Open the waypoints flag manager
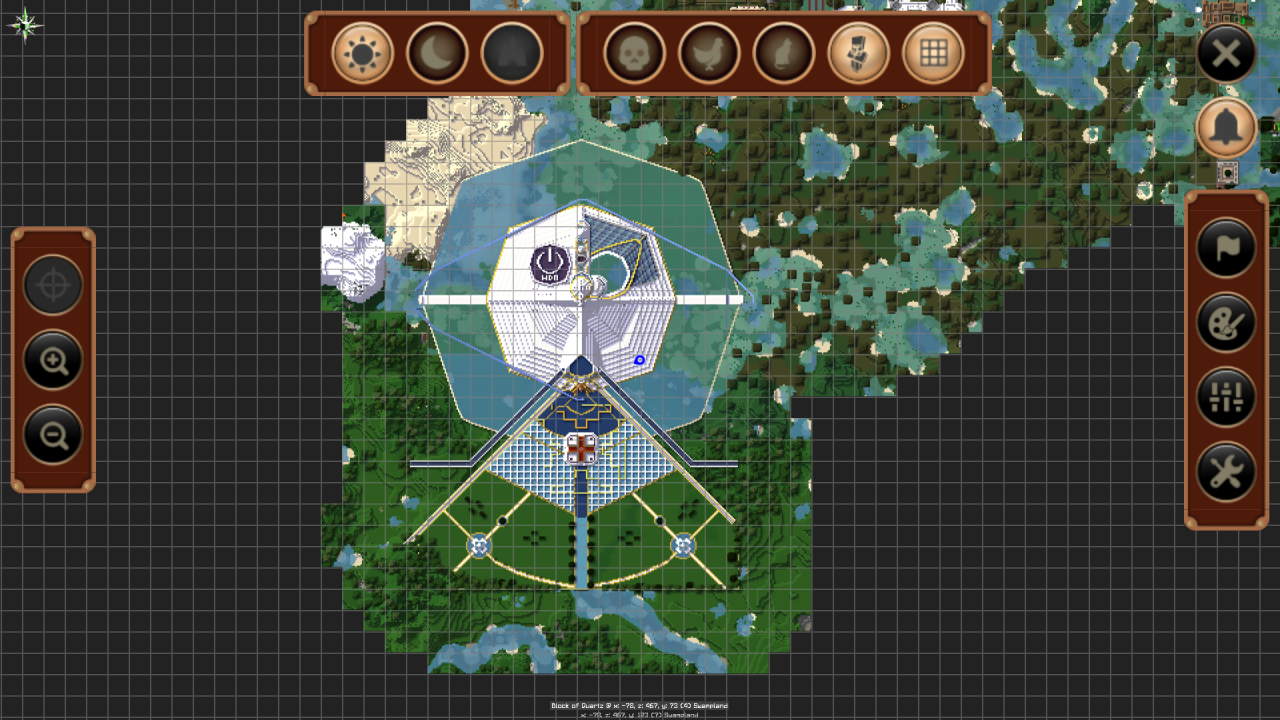The width and height of the screenshot is (1280, 720). (x=1226, y=248)
